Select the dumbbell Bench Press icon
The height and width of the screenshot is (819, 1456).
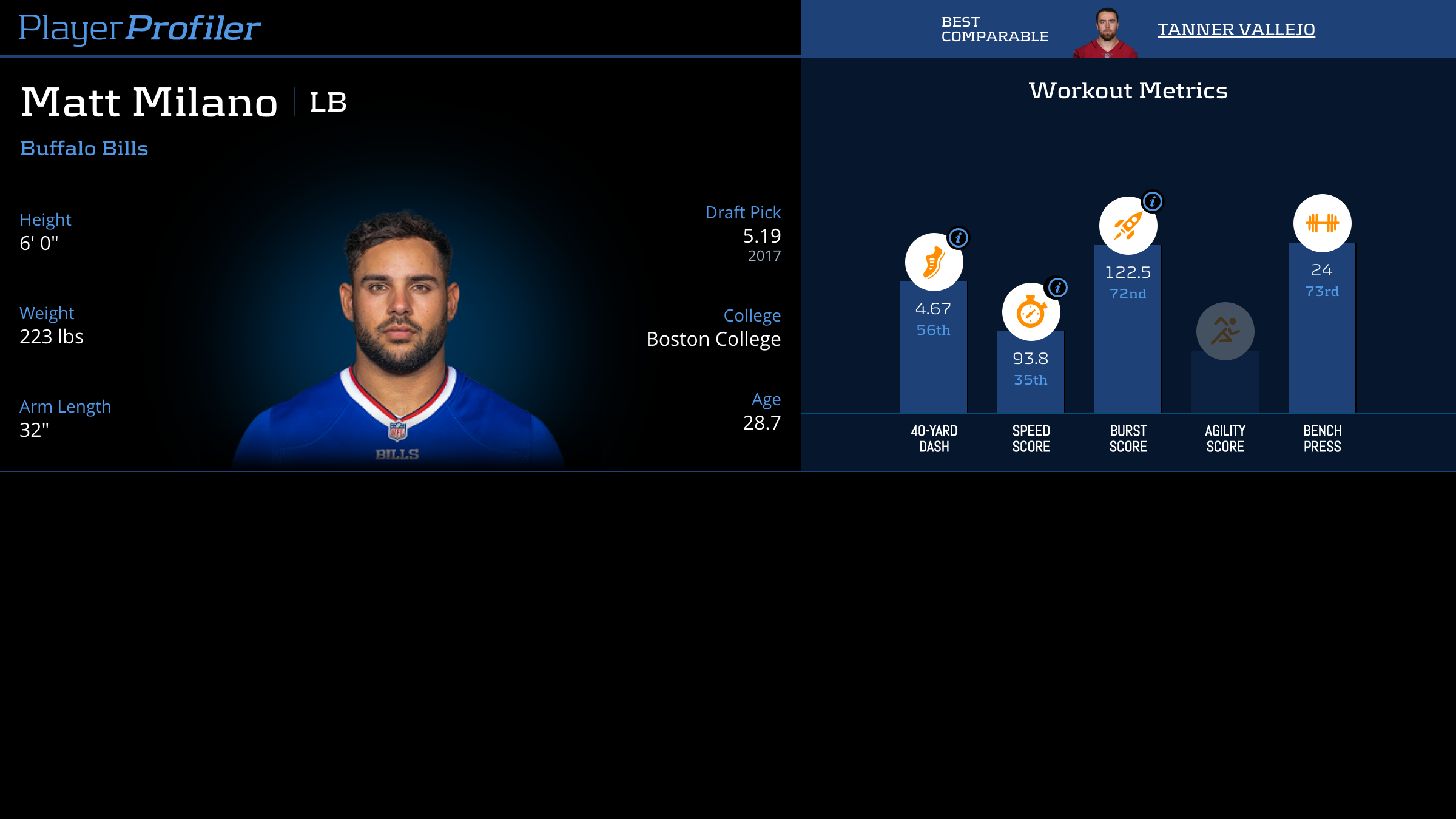click(1321, 223)
